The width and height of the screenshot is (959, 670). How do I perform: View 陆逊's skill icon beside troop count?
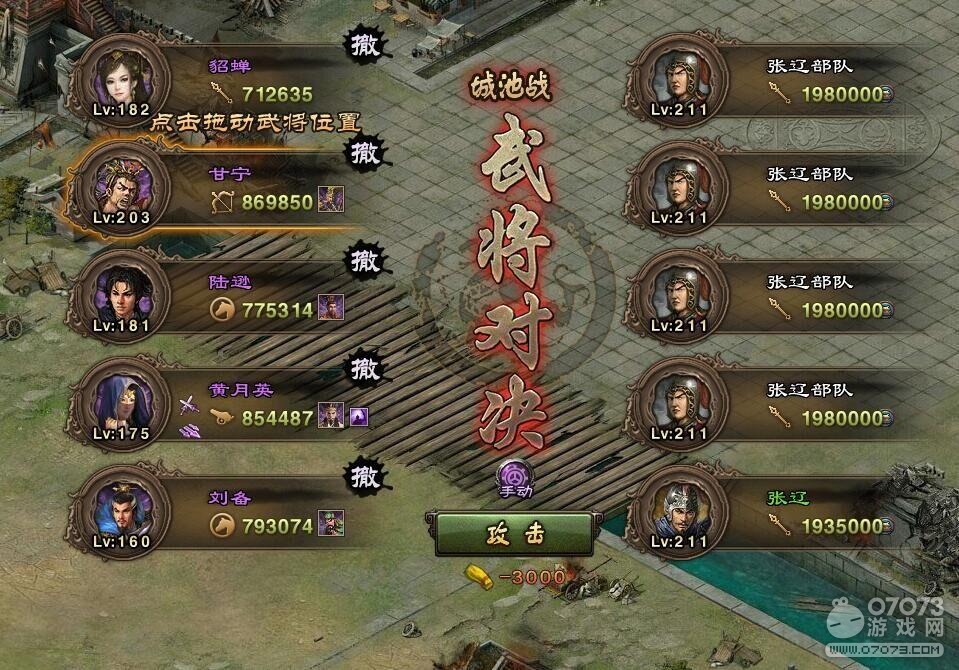click(x=331, y=308)
